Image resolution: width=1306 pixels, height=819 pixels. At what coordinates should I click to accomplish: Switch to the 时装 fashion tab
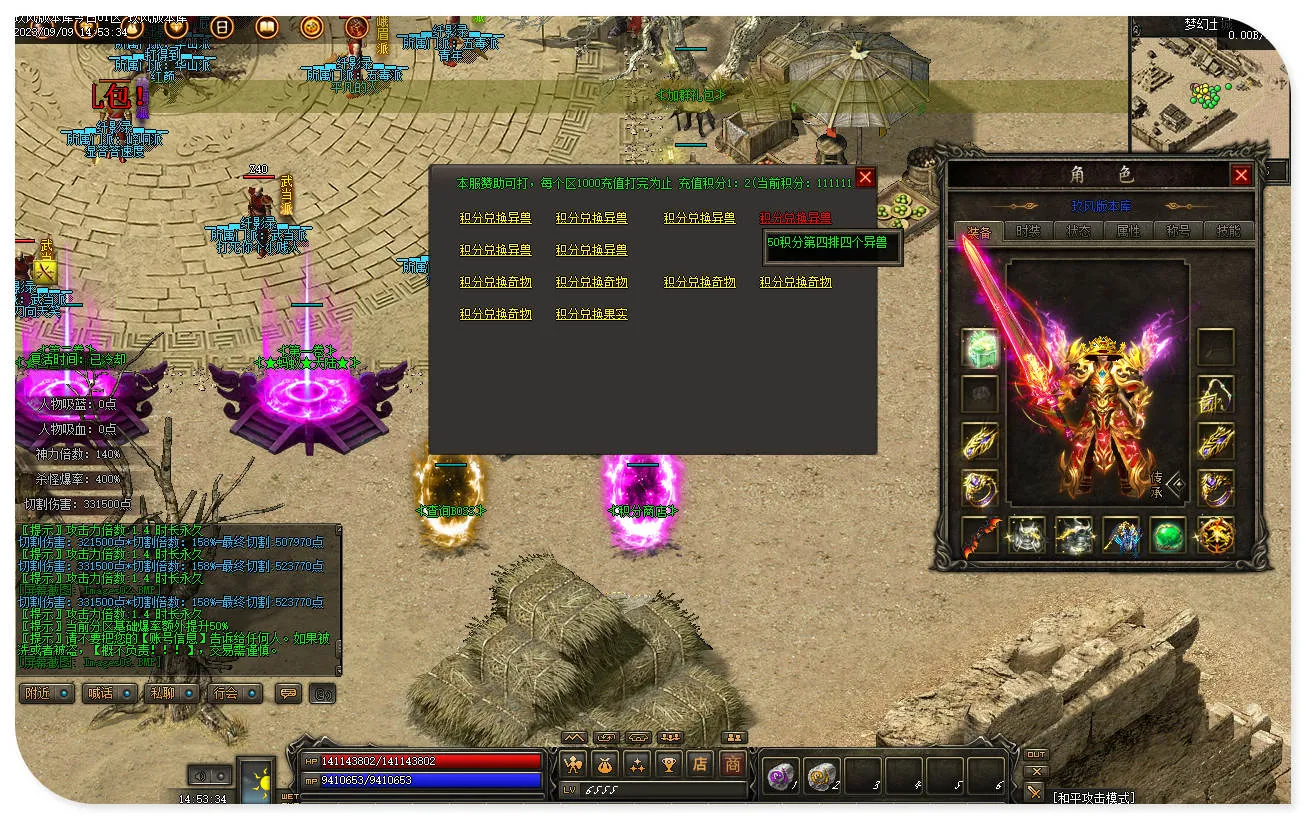pyautogui.click(x=1028, y=231)
